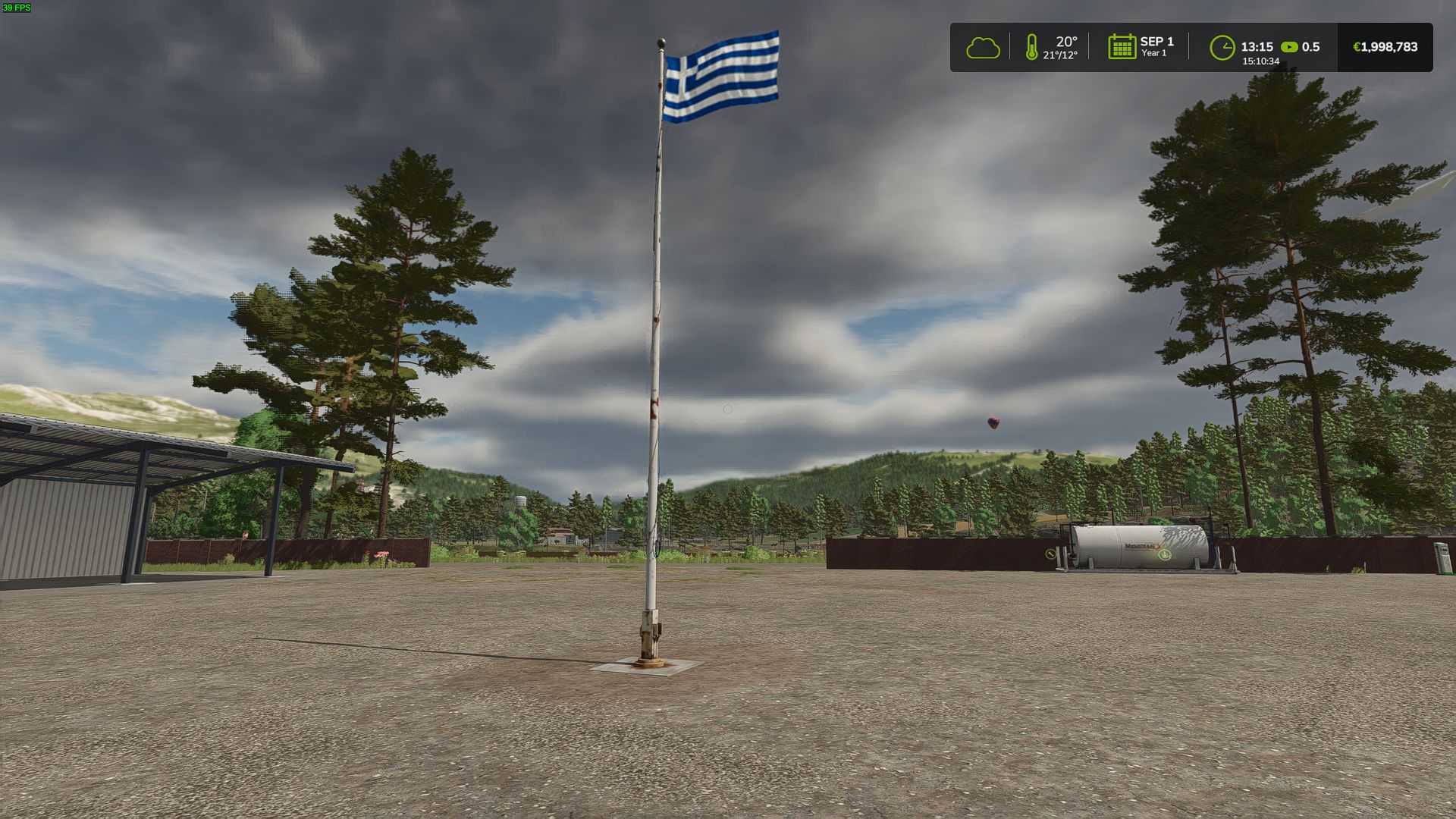Open the calendar icon beside SEP 1

[x=1122, y=47]
